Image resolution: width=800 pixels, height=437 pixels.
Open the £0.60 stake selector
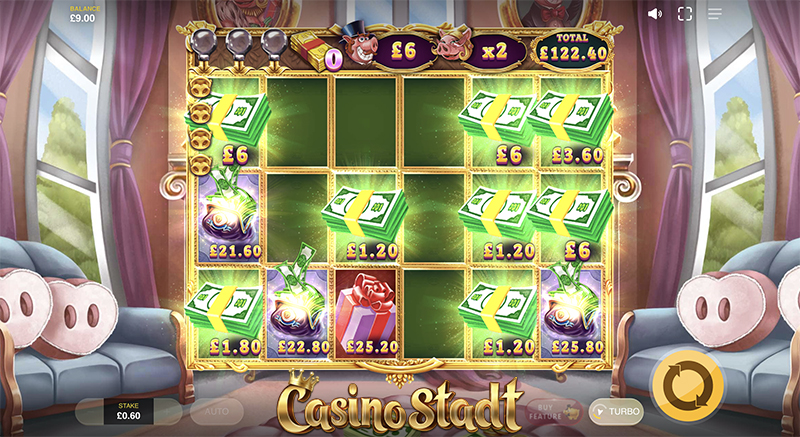tap(130, 411)
